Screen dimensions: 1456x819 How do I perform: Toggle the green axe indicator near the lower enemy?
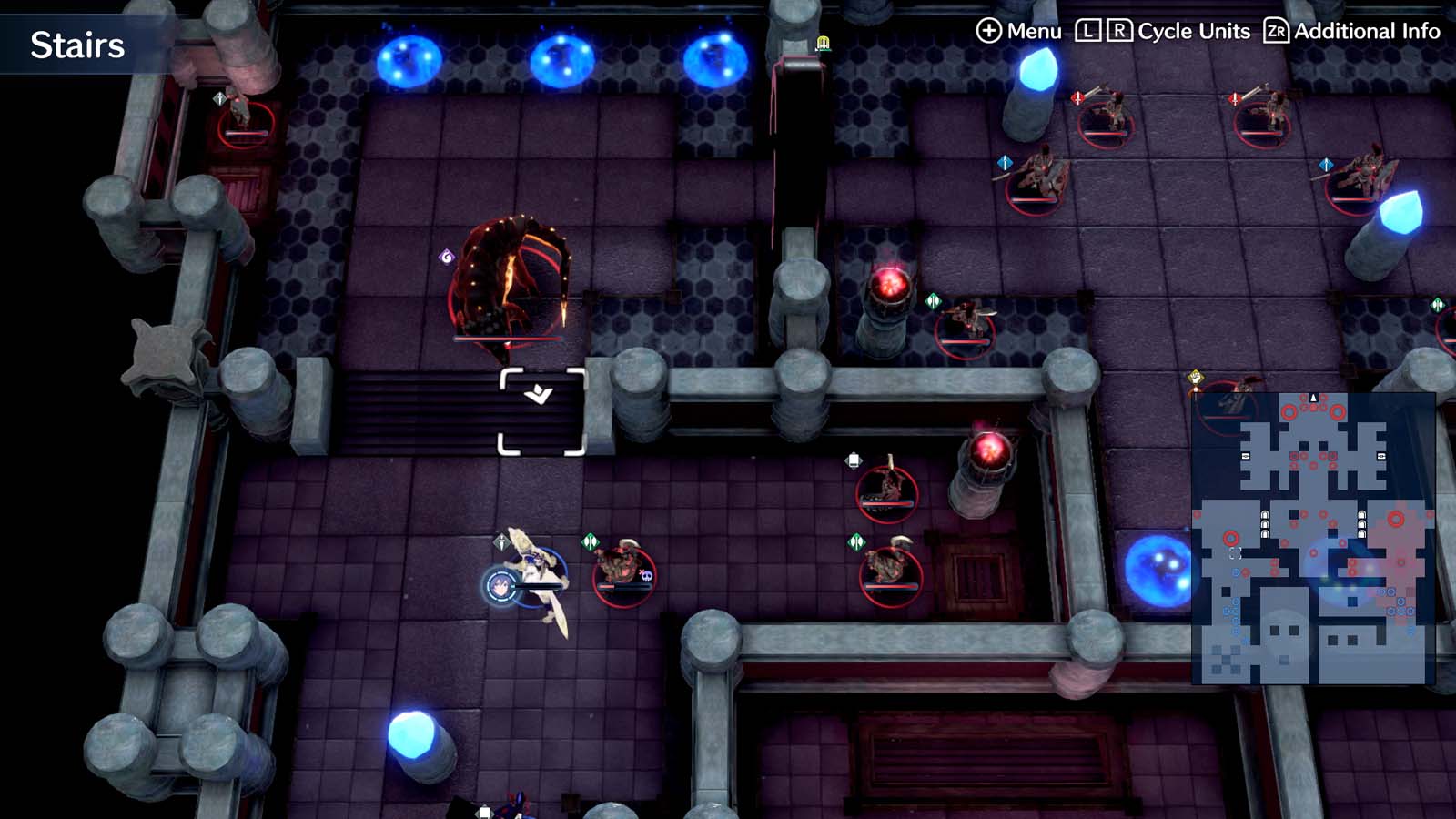pos(856,543)
